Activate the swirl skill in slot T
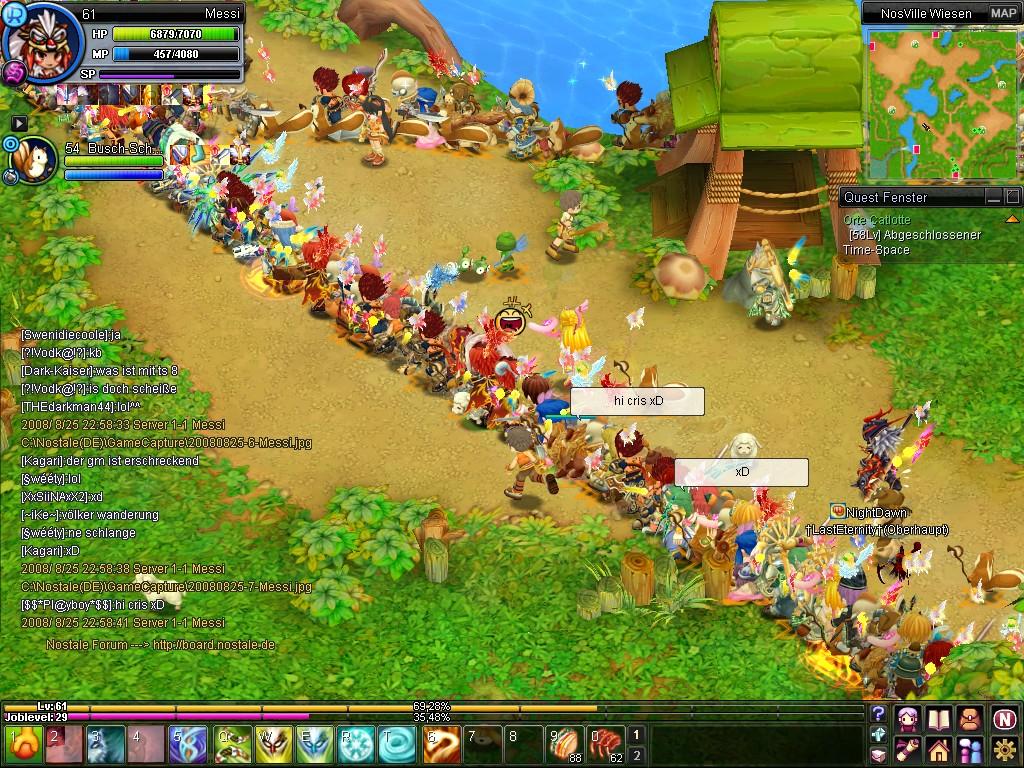The height and width of the screenshot is (768, 1024). click(x=399, y=745)
